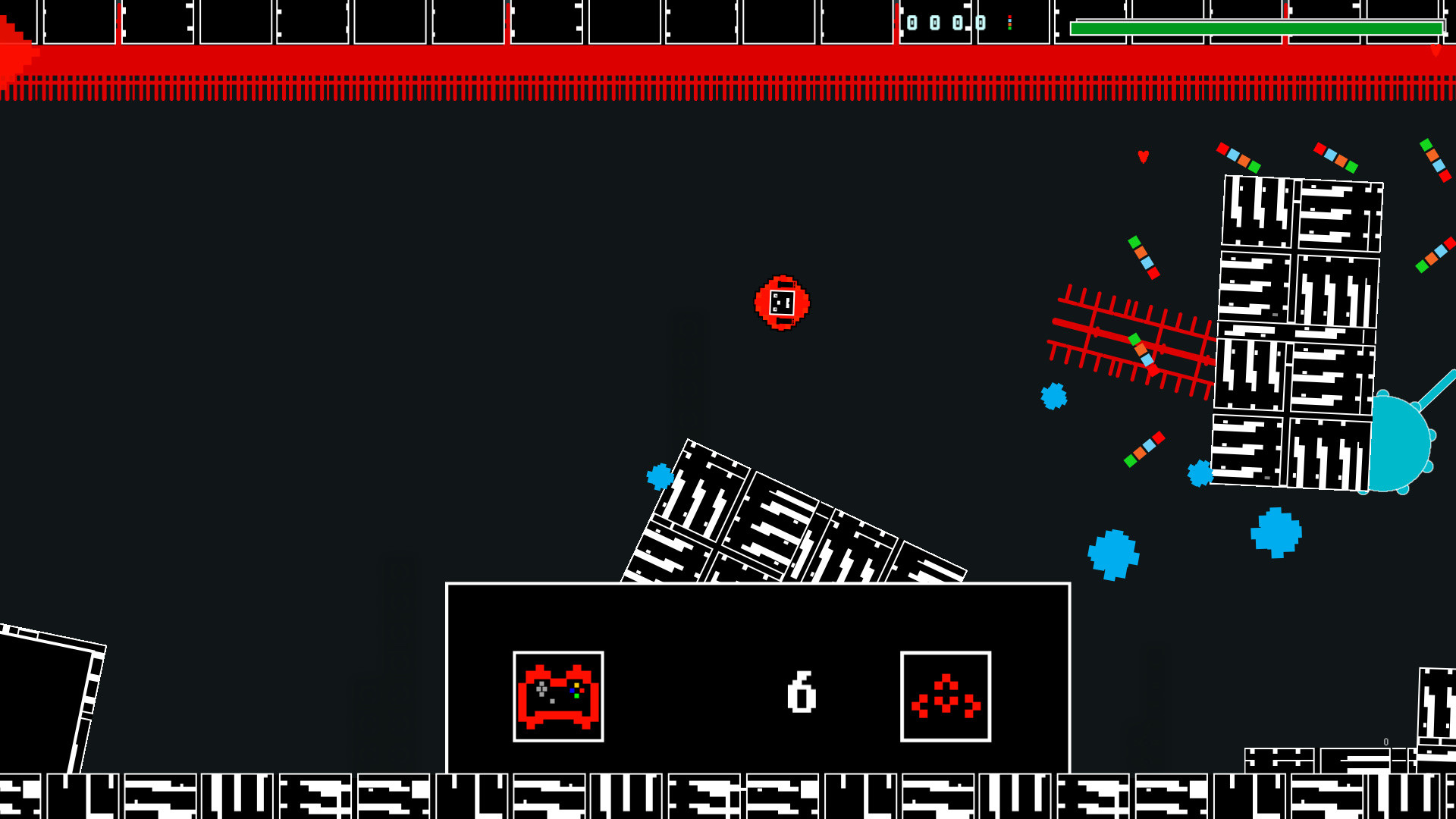Click the small cyan splat near red ladder

coord(1053,396)
